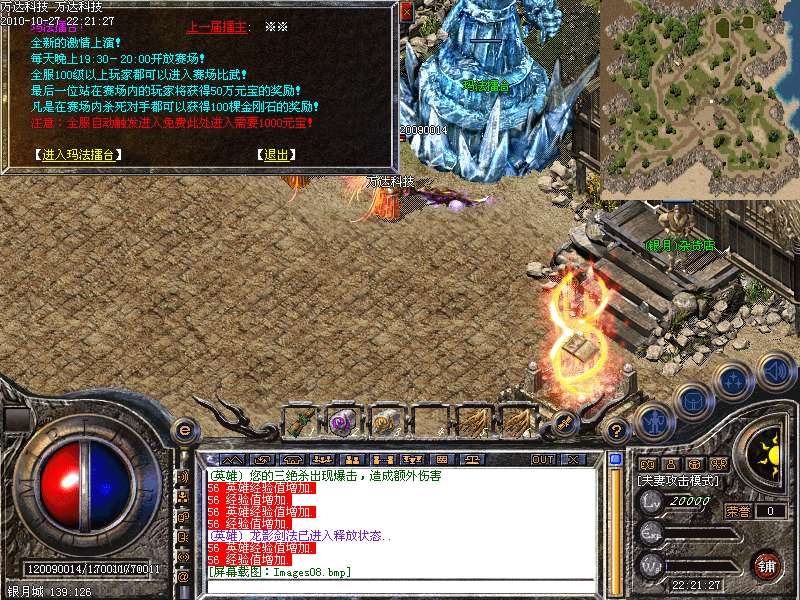Click the round 'e' button left of chat
This screenshot has width=800, height=600.
pyautogui.click(x=184, y=430)
